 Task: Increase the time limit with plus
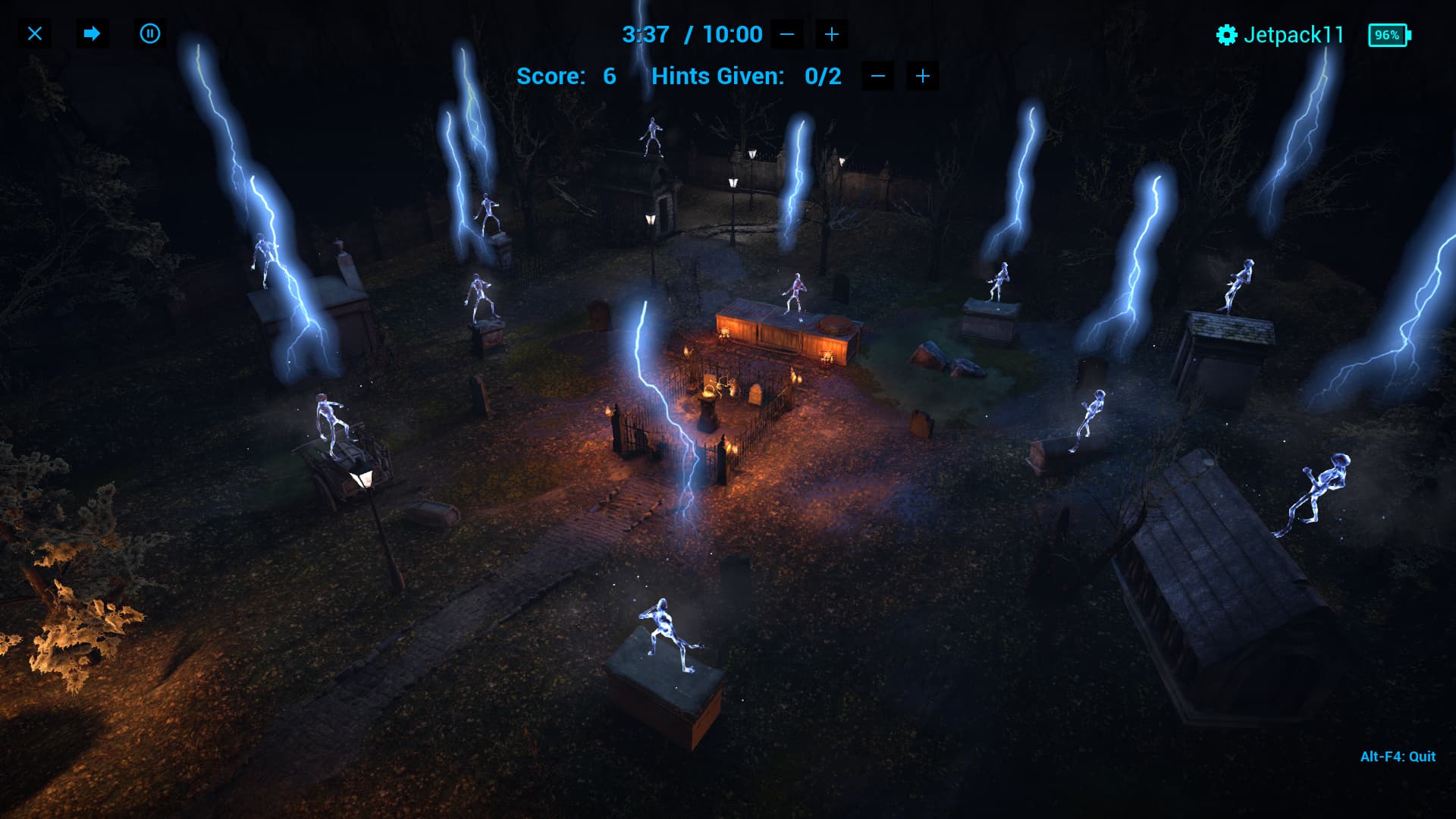tap(832, 34)
